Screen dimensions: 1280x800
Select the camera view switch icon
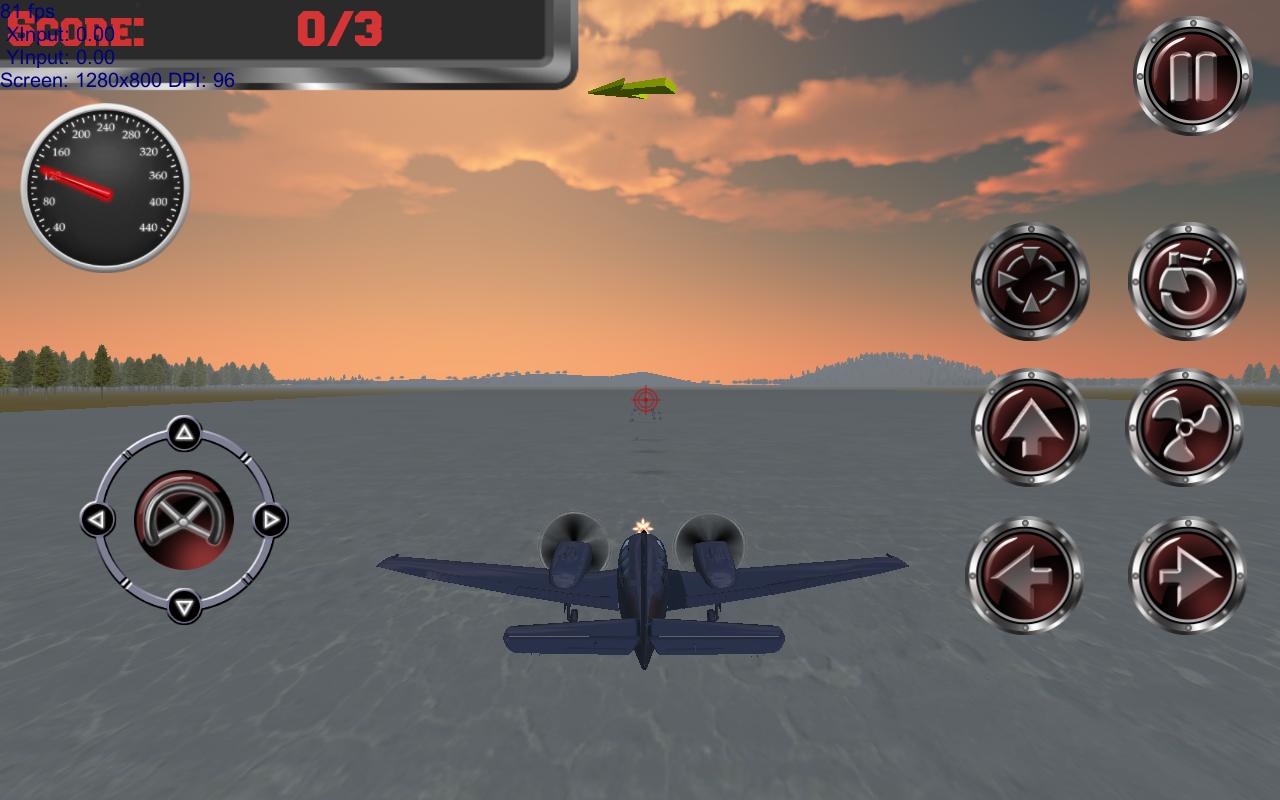[x=1030, y=282]
